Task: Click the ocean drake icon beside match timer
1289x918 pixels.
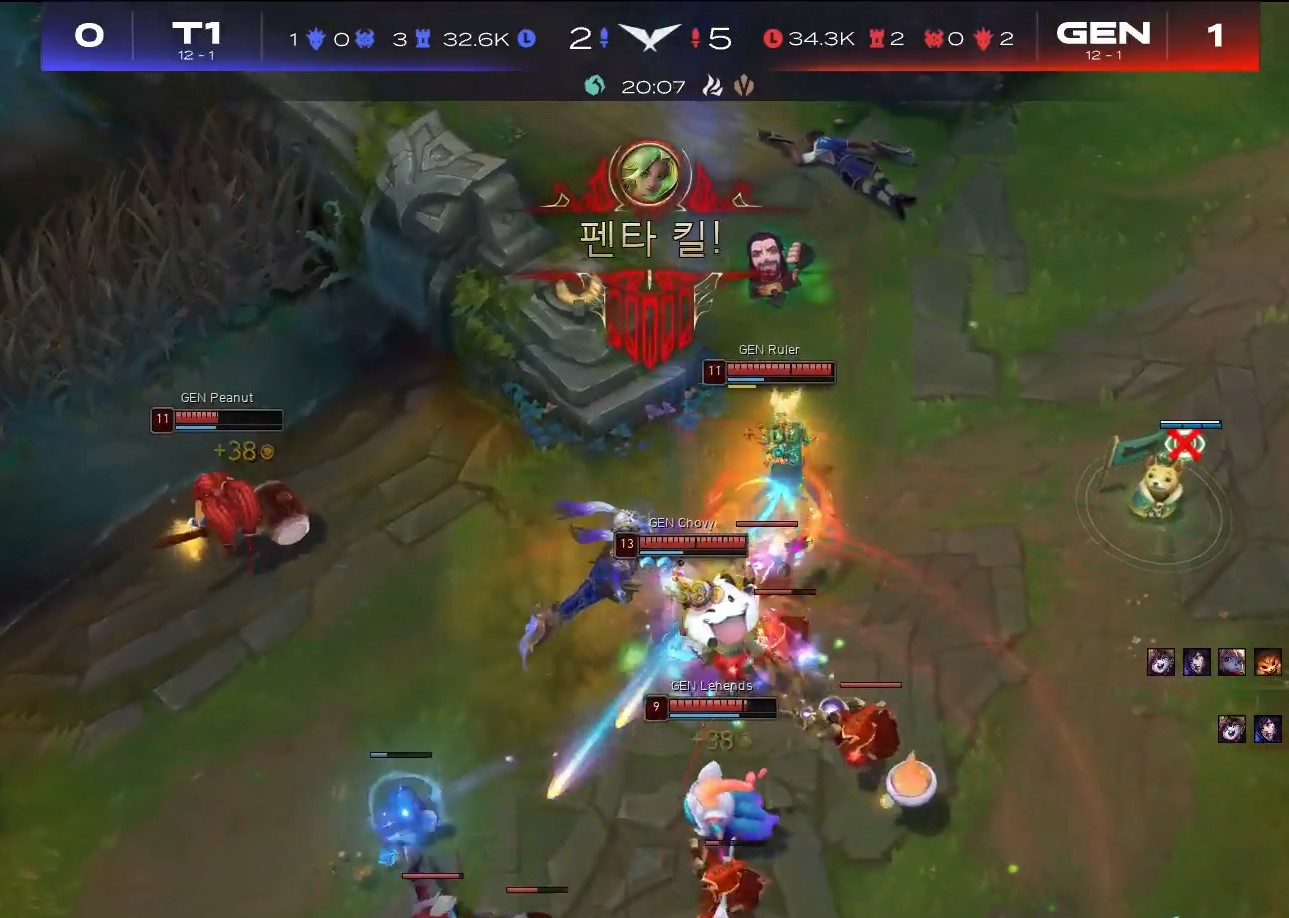Action: coord(596,85)
